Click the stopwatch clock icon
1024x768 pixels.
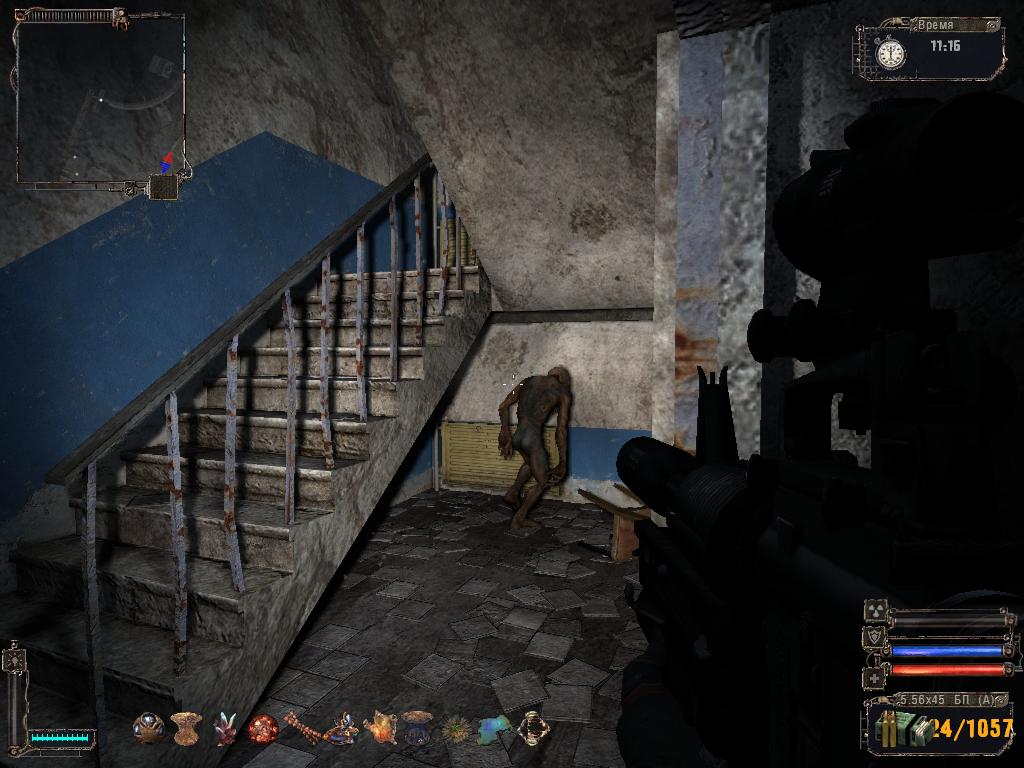890,51
